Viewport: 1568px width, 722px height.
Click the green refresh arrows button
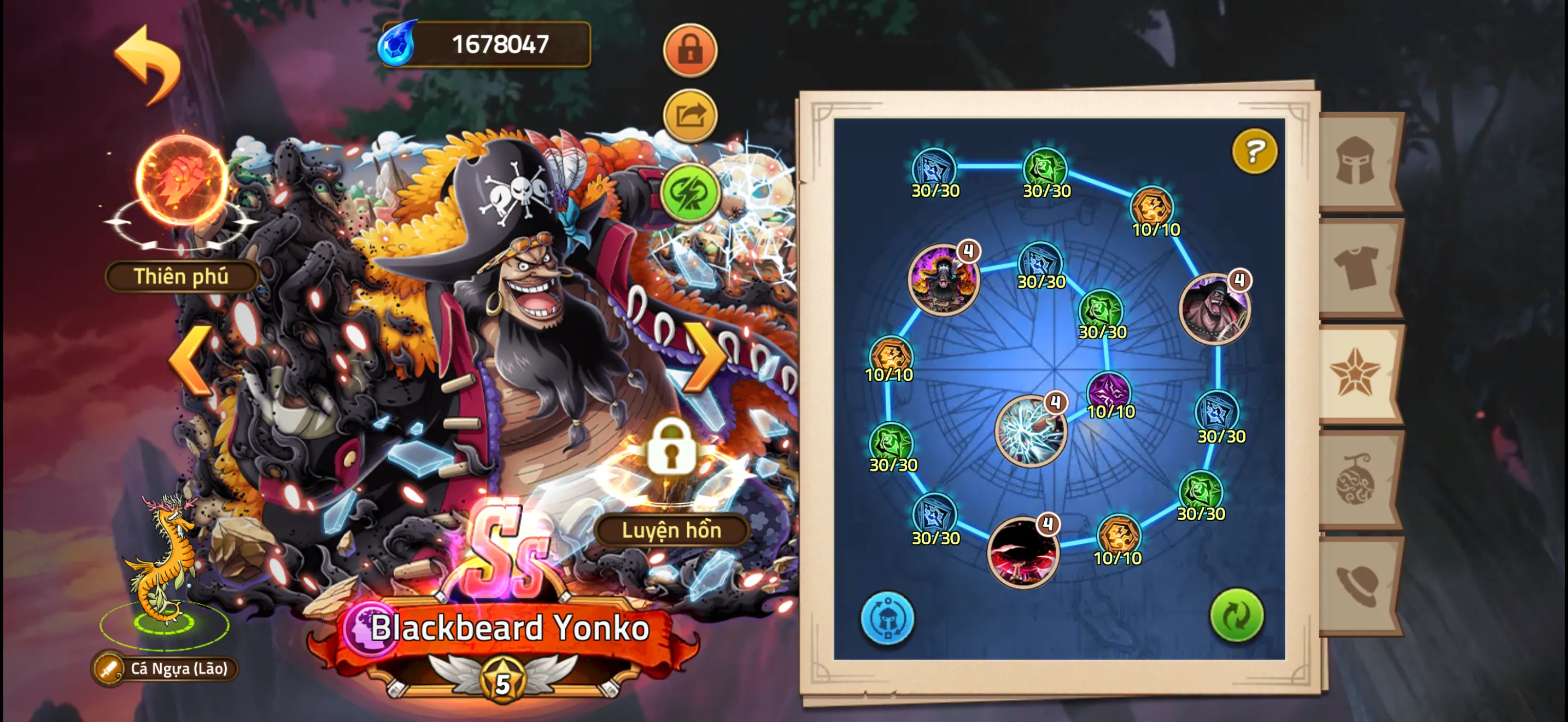(x=1236, y=615)
